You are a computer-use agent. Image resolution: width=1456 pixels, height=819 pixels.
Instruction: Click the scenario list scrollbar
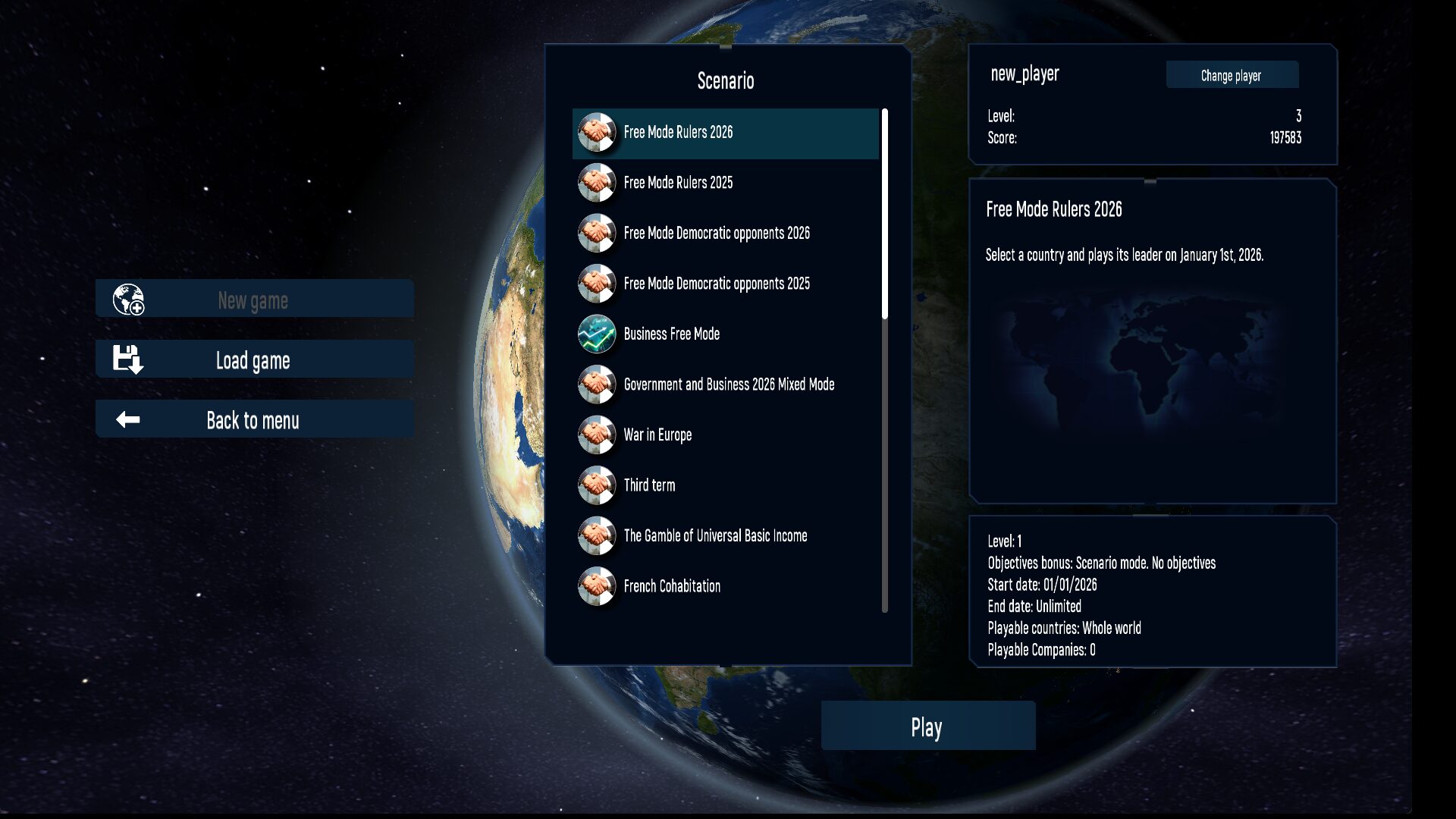pos(884,214)
